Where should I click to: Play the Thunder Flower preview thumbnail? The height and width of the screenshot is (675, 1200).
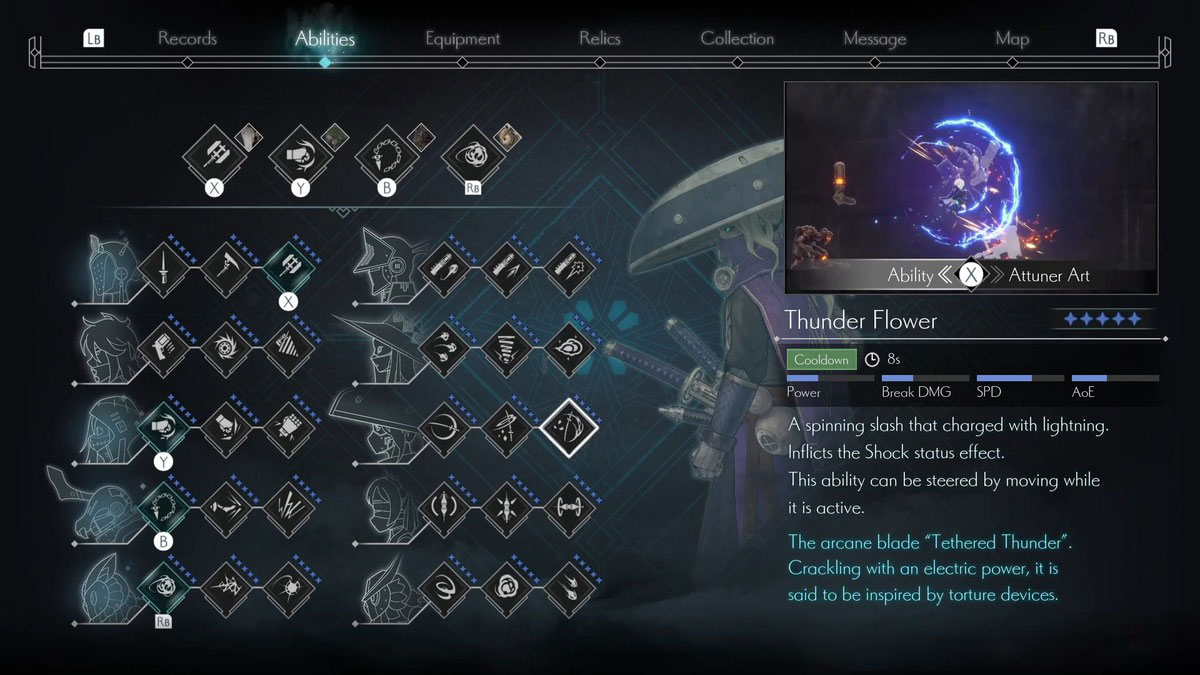pos(970,187)
